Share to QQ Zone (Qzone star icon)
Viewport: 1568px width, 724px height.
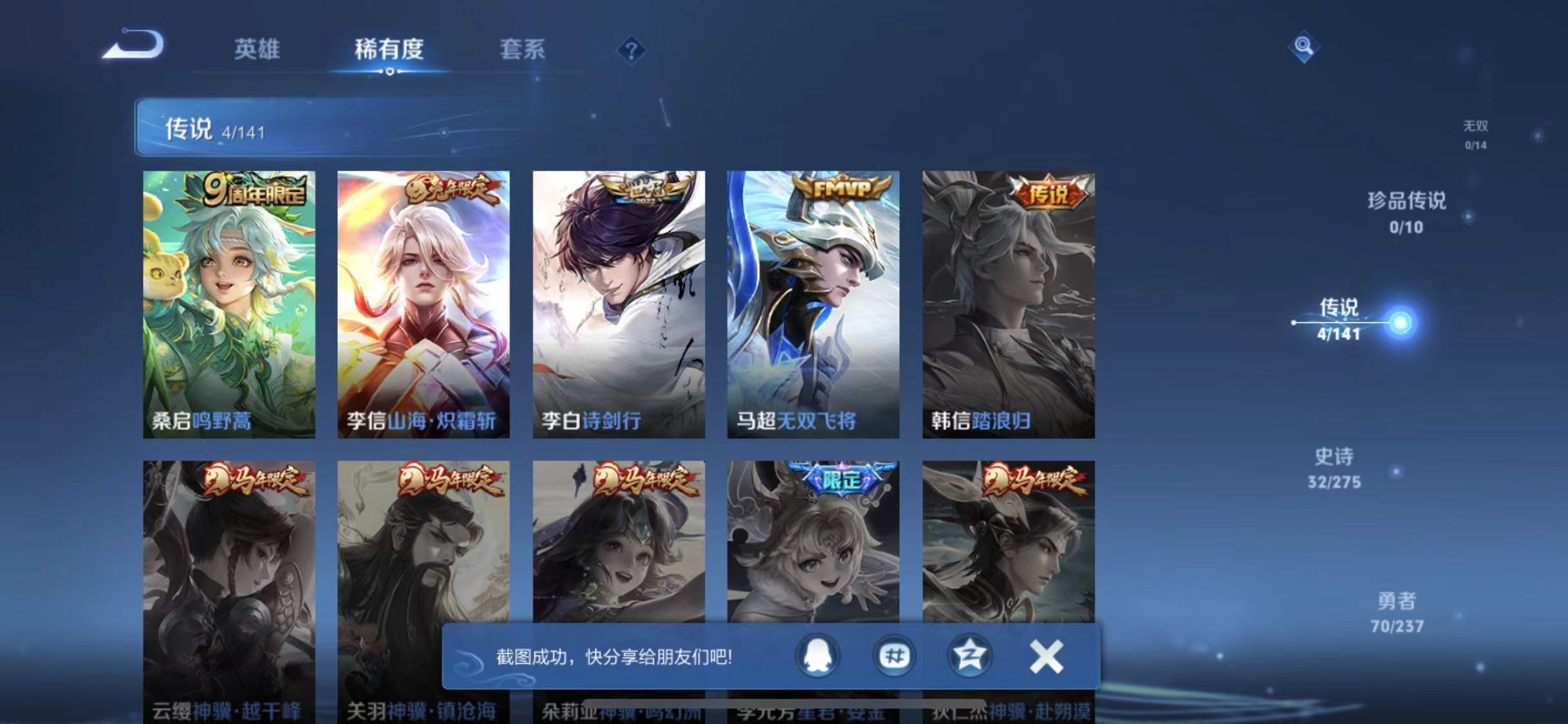pos(971,656)
